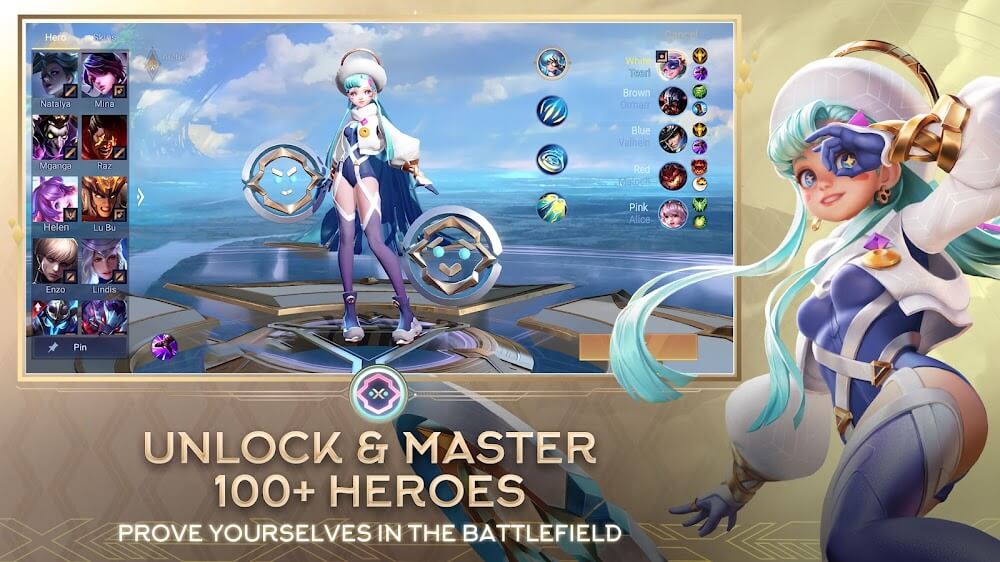1000x562 pixels.
Task: View the blue claw slash skill icon
Action: [551, 110]
